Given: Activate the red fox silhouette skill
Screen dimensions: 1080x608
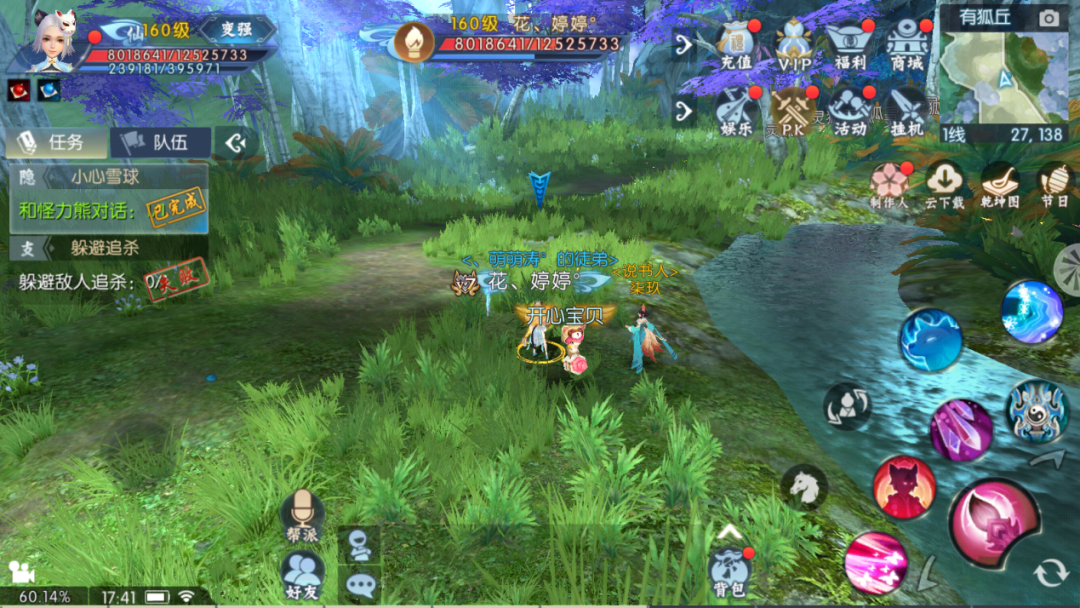Looking at the screenshot, I should click(904, 487).
